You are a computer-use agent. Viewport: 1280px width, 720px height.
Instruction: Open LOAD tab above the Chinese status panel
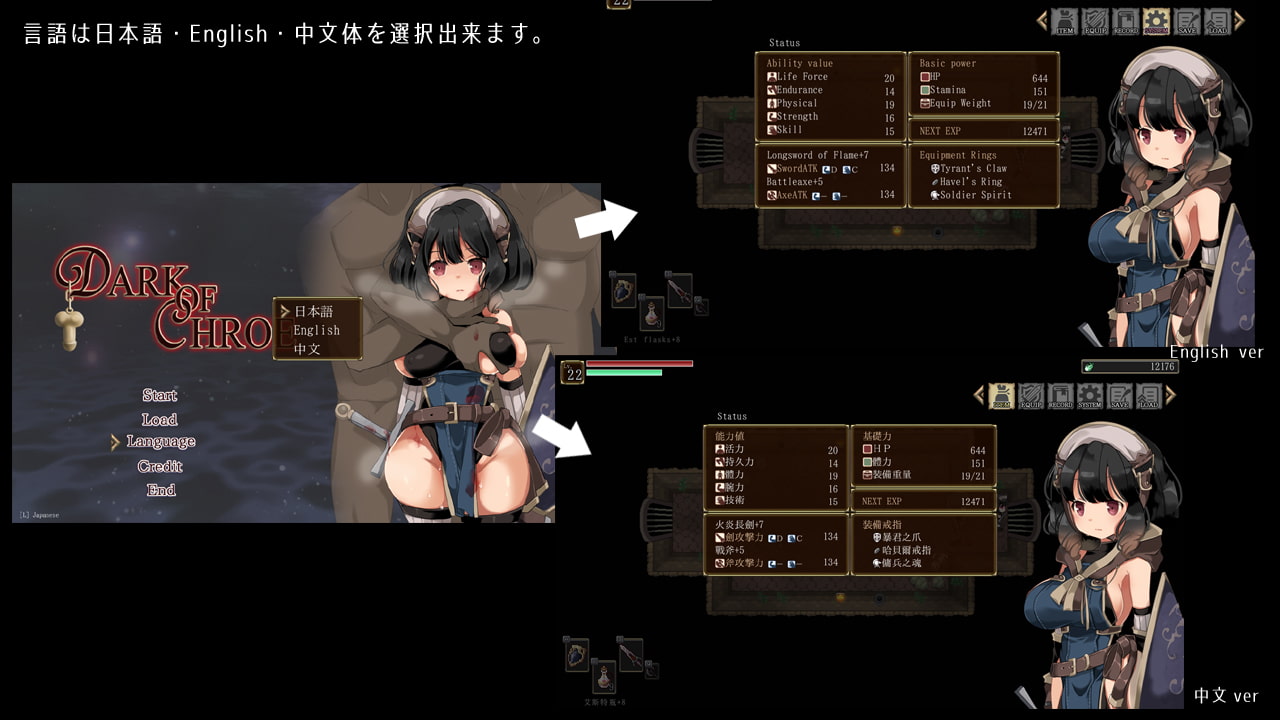click(x=1149, y=396)
